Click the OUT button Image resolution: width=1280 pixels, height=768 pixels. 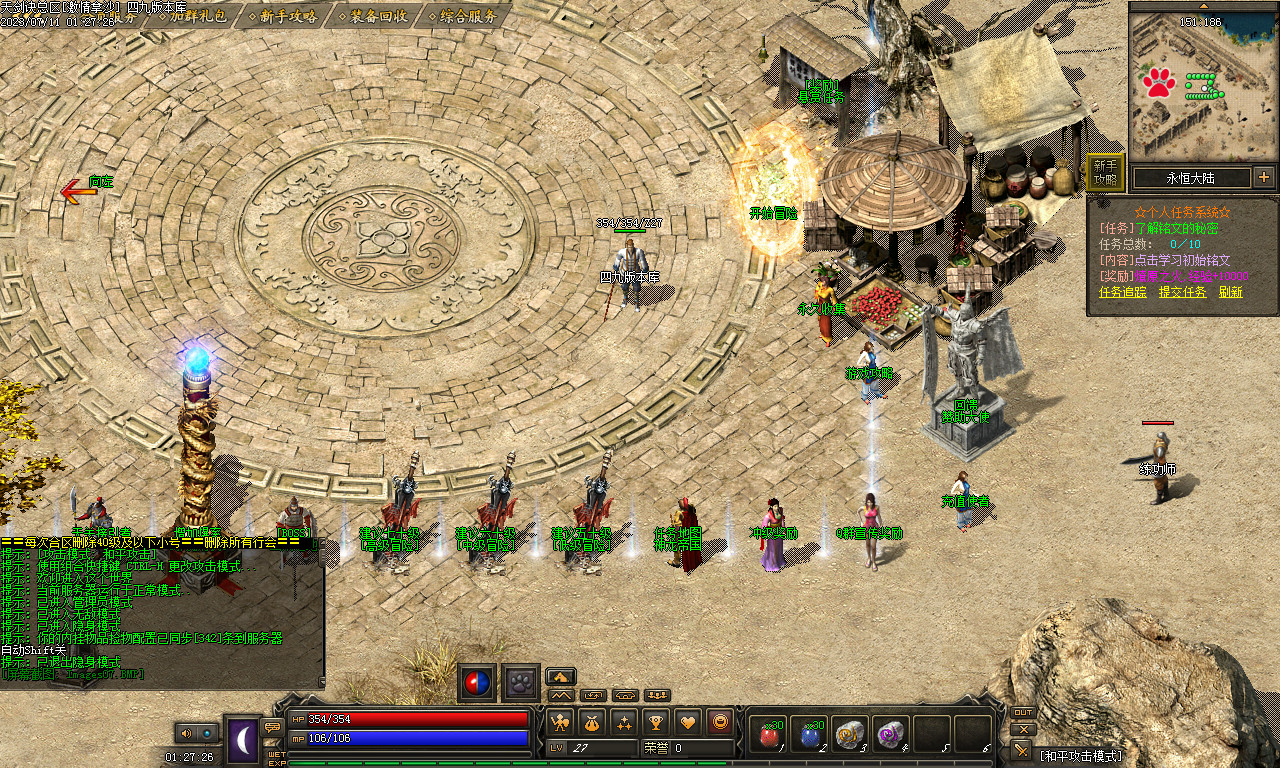[1022, 713]
